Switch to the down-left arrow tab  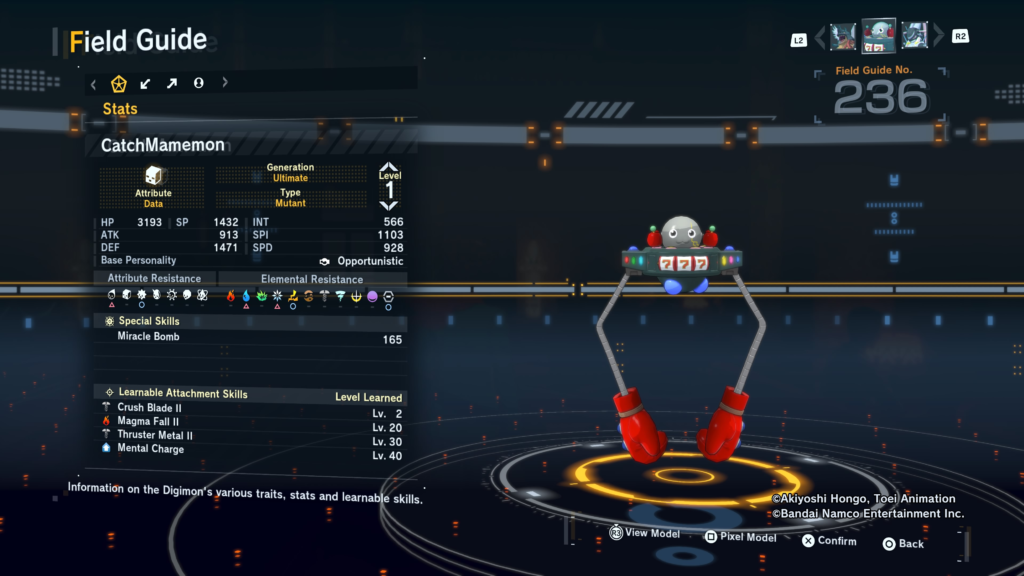(x=146, y=83)
